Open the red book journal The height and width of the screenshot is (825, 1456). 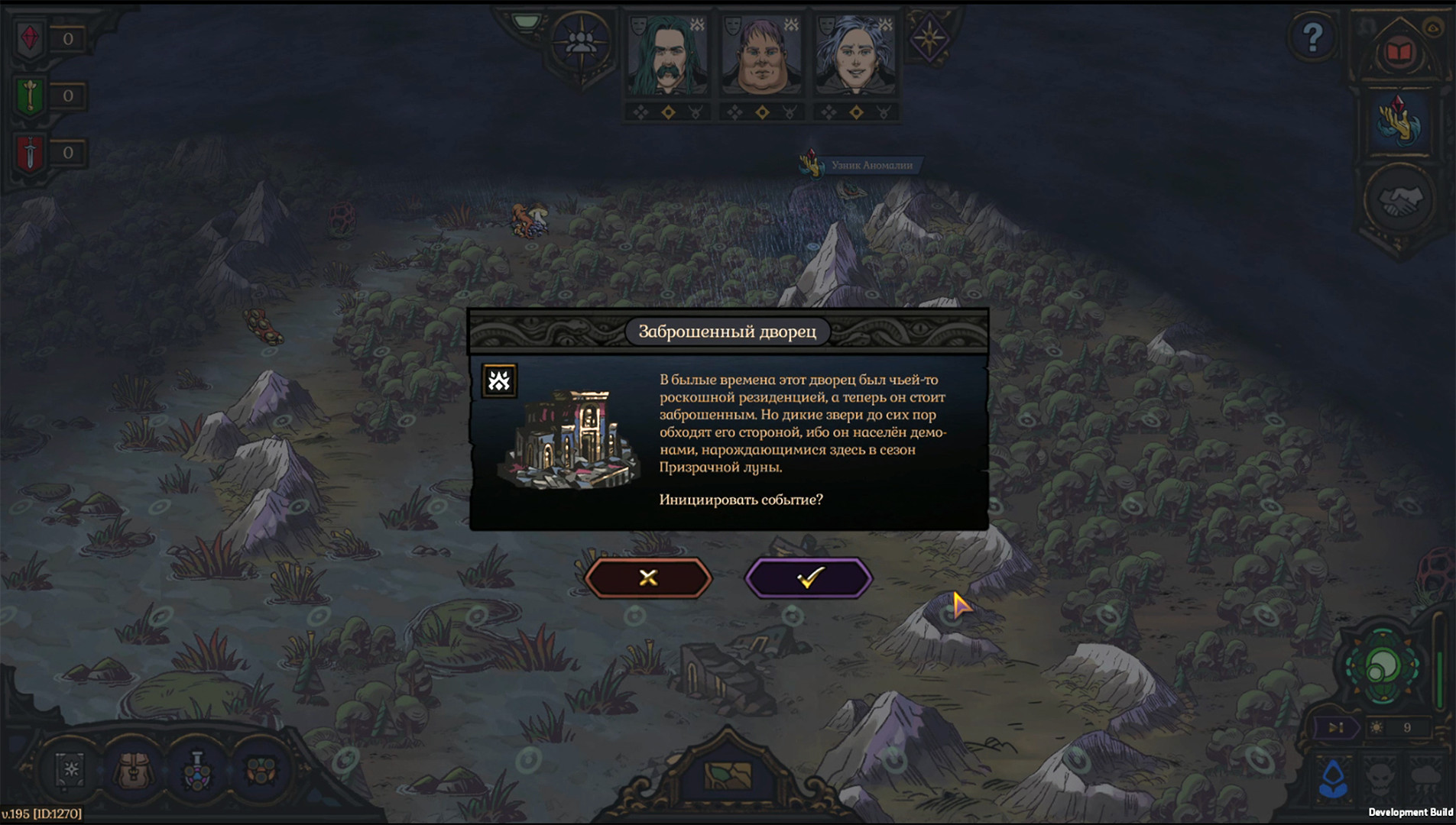coord(1399,52)
